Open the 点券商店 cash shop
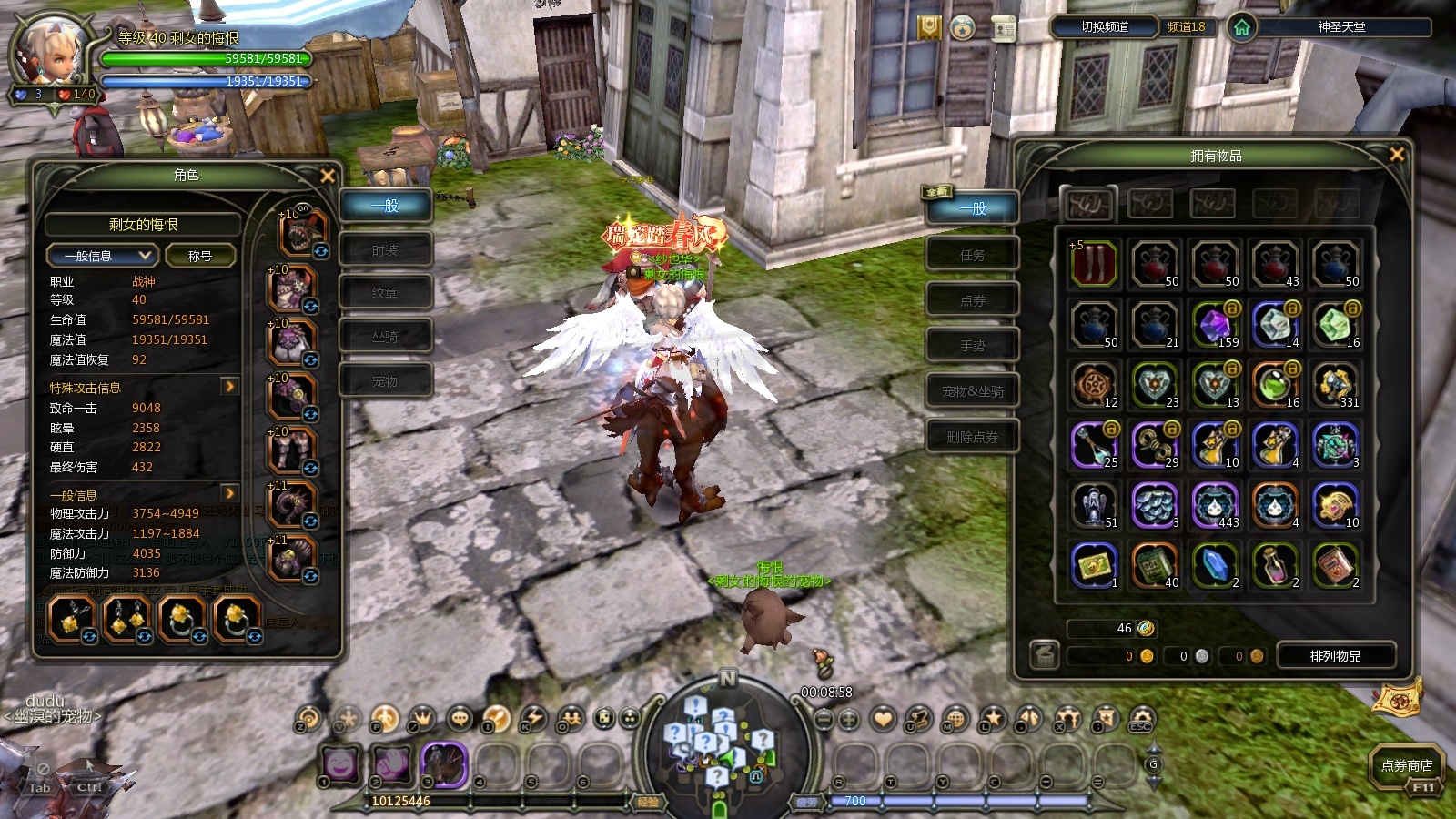1456x819 pixels. point(1406,766)
